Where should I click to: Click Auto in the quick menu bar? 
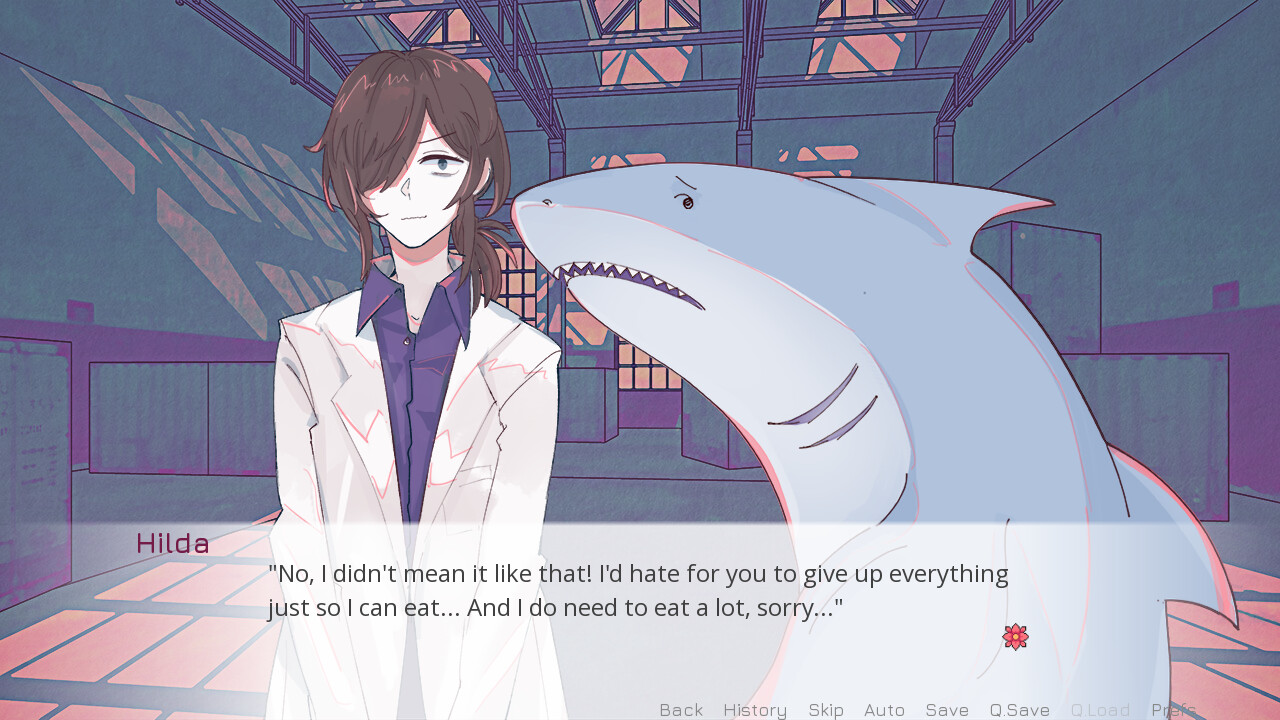[884, 710]
